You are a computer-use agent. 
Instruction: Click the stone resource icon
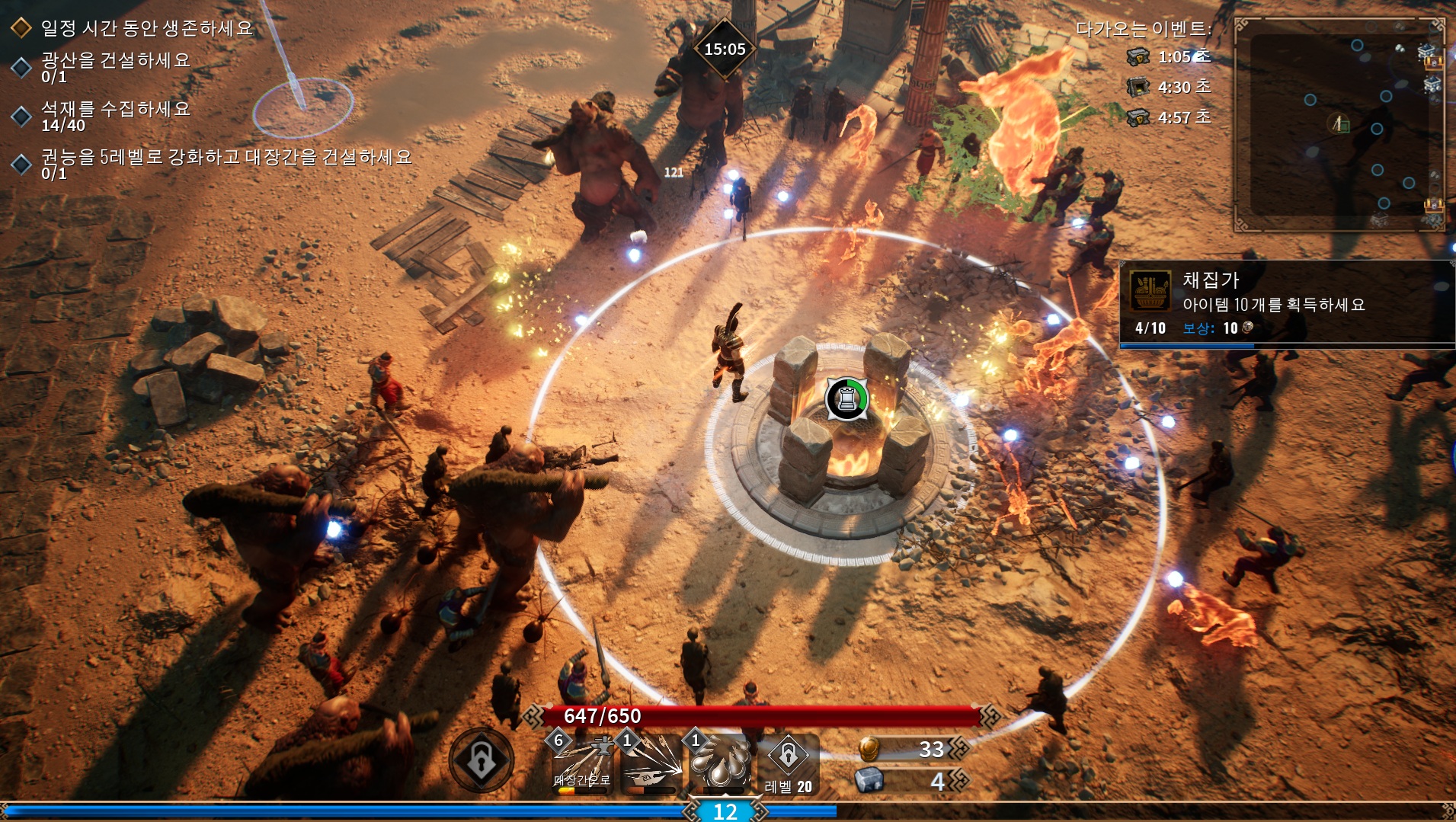[x=869, y=781]
